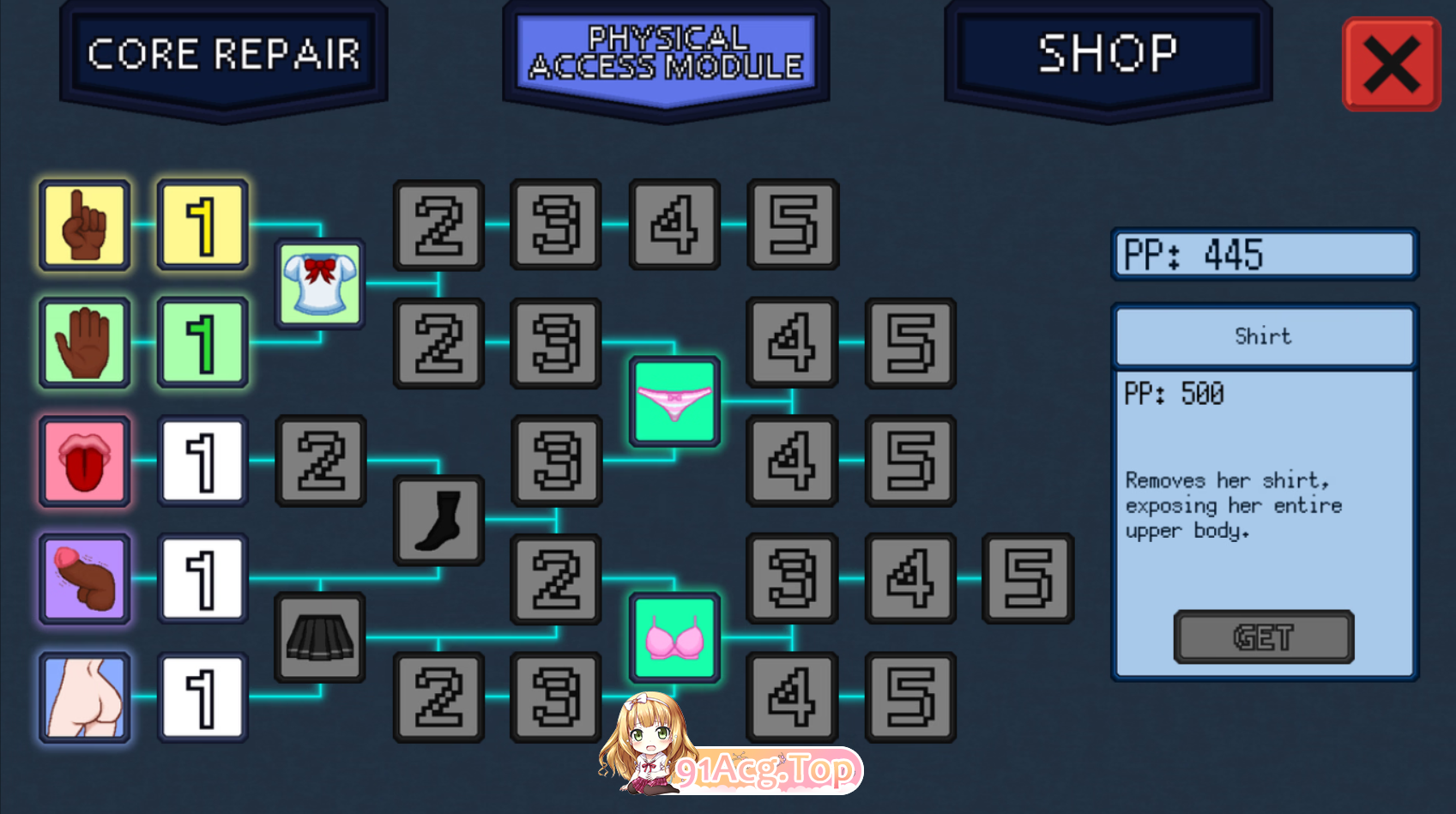
Task: Toggle the green level 1 node
Action: tap(200, 342)
